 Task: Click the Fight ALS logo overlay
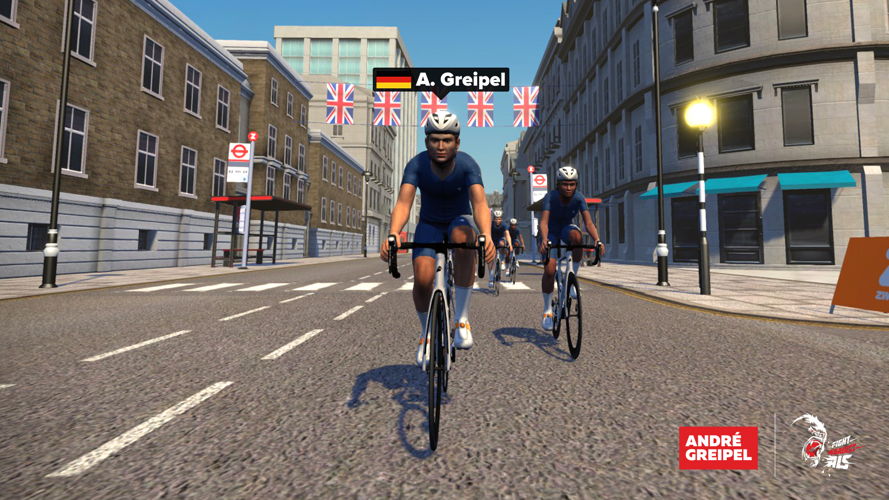click(x=824, y=445)
